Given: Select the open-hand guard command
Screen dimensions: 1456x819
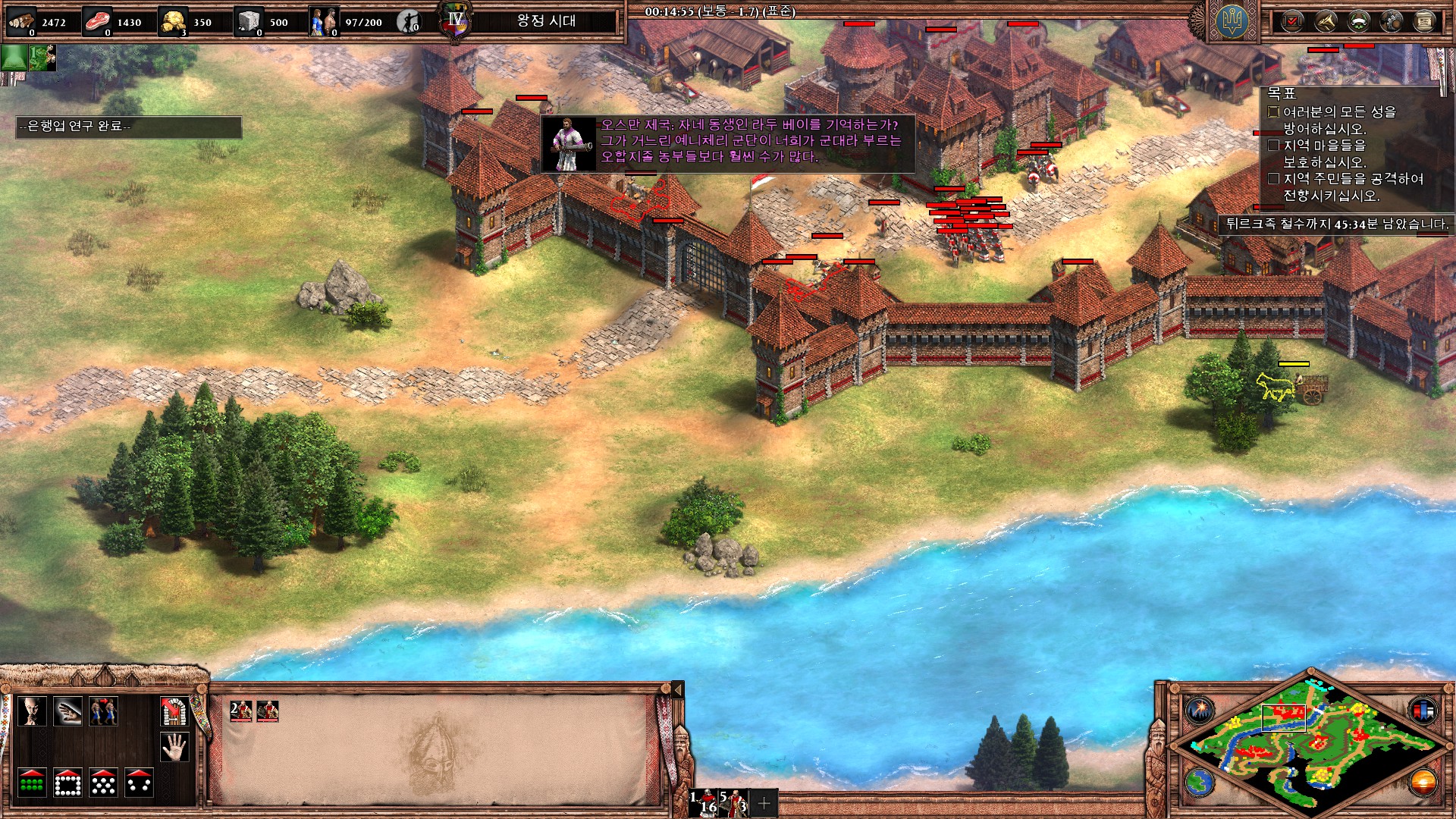Looking at the screenshot, I should (x=67, y=711).
